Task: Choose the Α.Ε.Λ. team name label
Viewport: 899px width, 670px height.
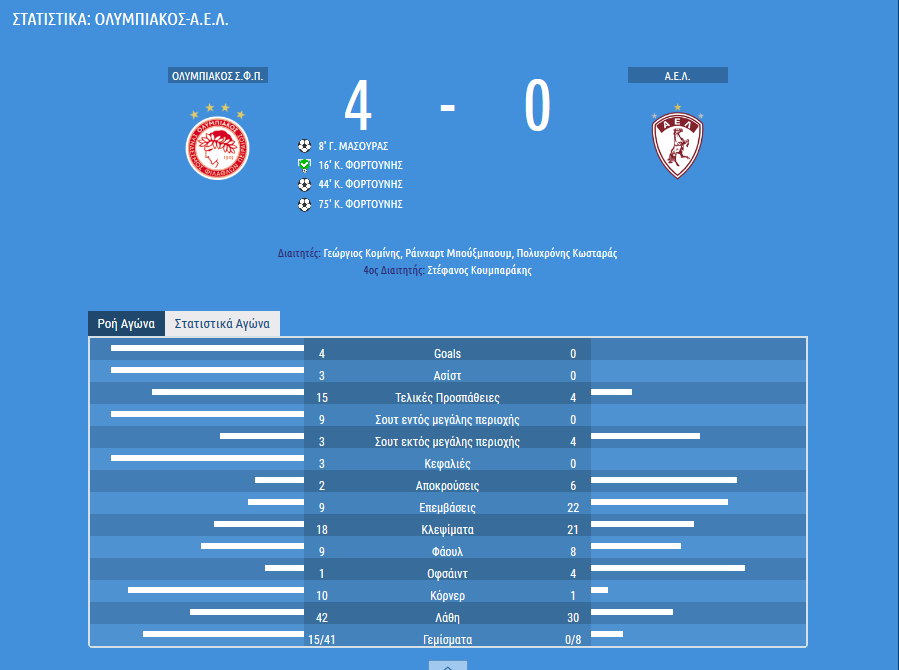Action: tap(677, 76)
